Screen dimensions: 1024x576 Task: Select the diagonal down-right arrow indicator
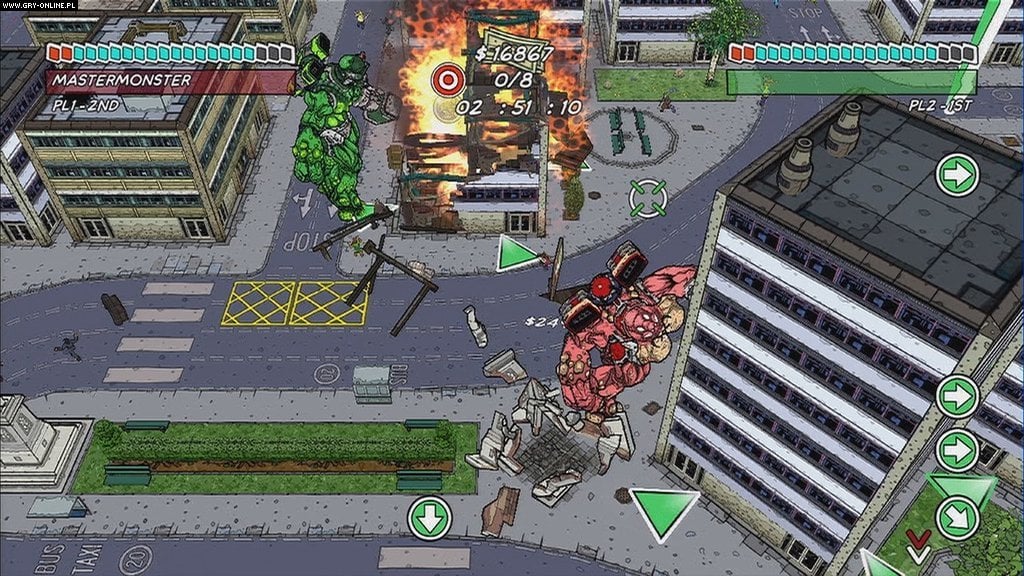[x=956, y=518]
